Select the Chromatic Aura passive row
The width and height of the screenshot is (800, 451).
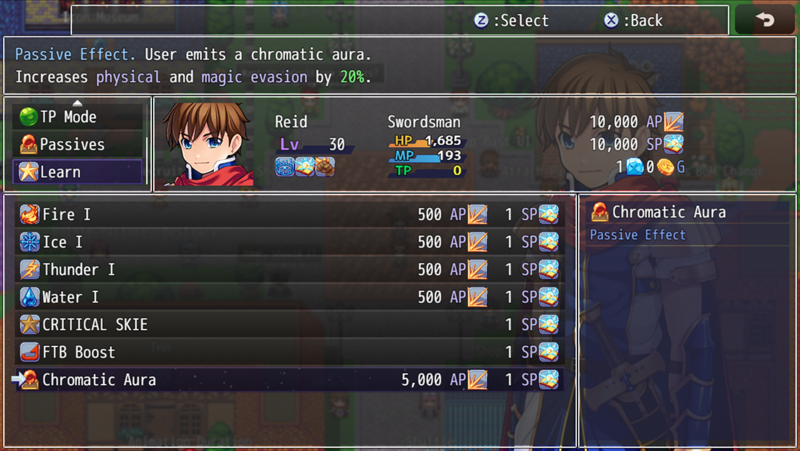tap(288, 380)
